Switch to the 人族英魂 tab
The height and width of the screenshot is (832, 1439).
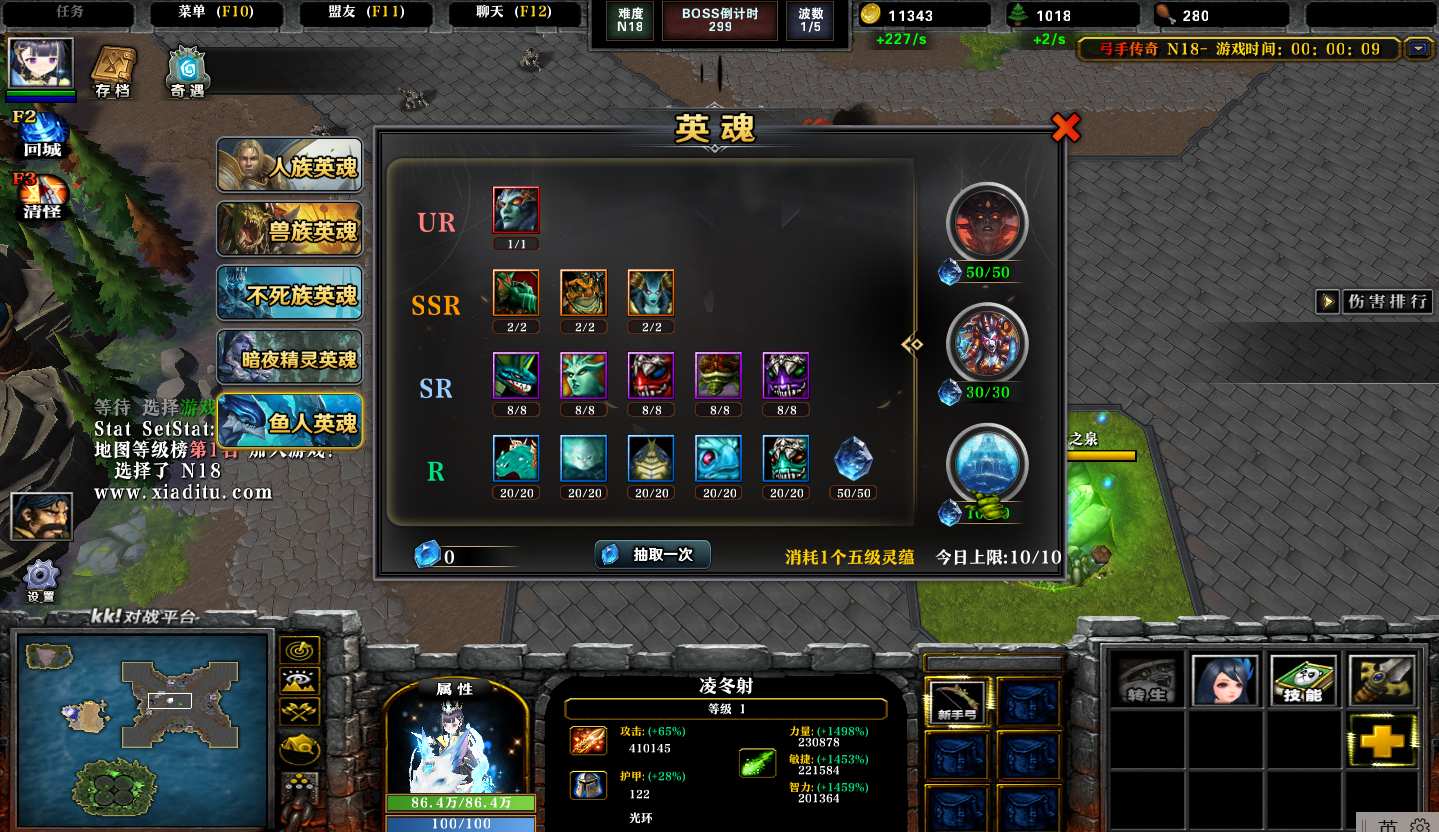pyautogui.click(x=290, y=166)
